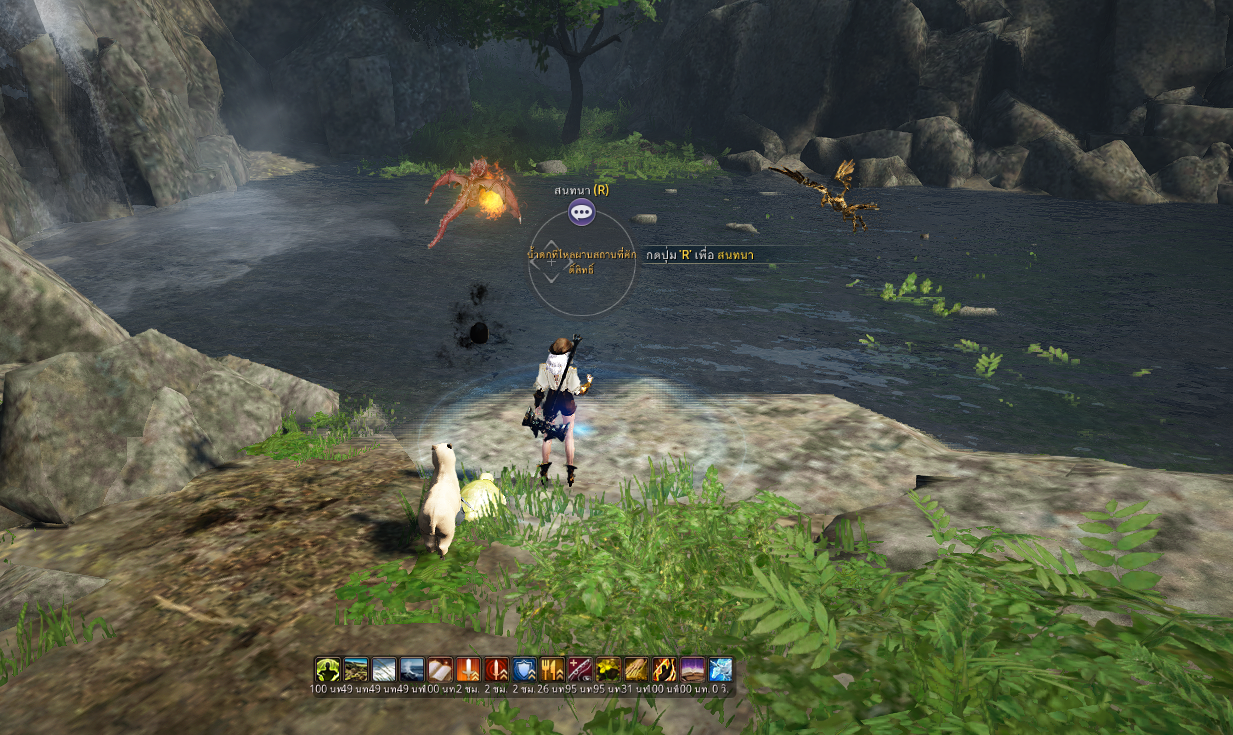Click the orange open book buff icon
This screenshot has height=735, width=1233.
[440, 669]
